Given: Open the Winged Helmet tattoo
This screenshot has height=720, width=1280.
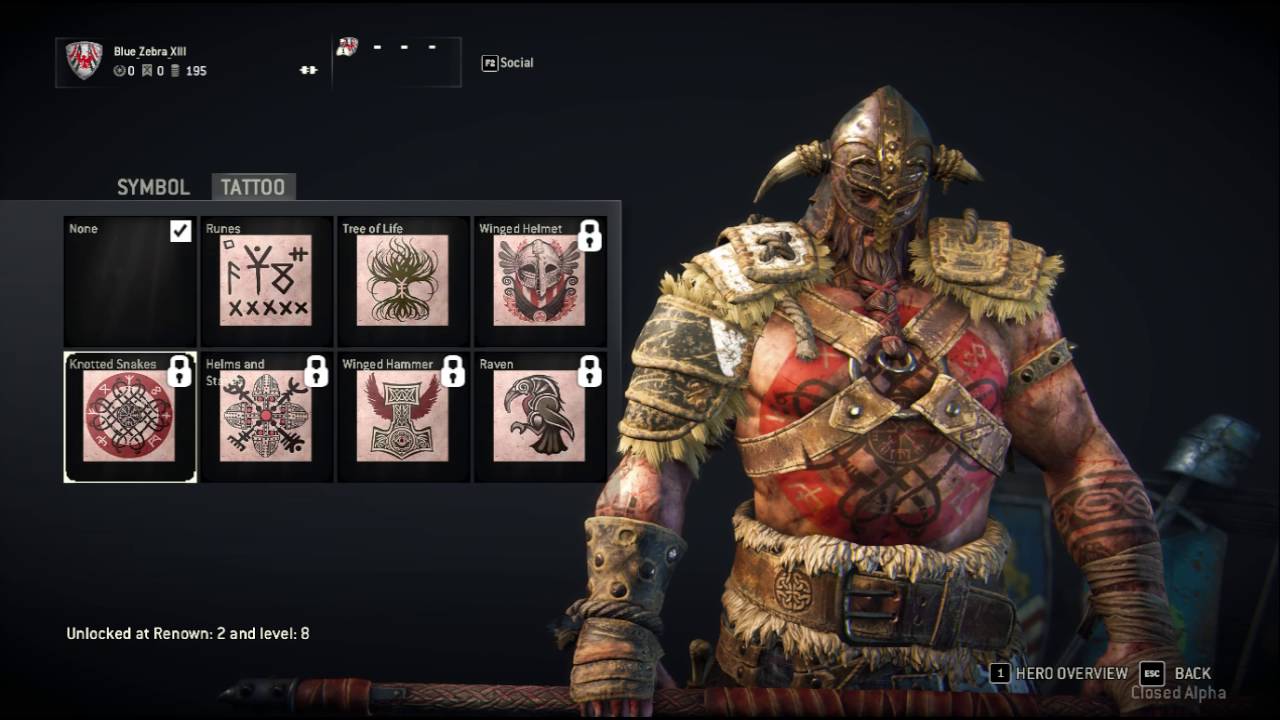Looking at the screenshot, I should click(539, 281).
